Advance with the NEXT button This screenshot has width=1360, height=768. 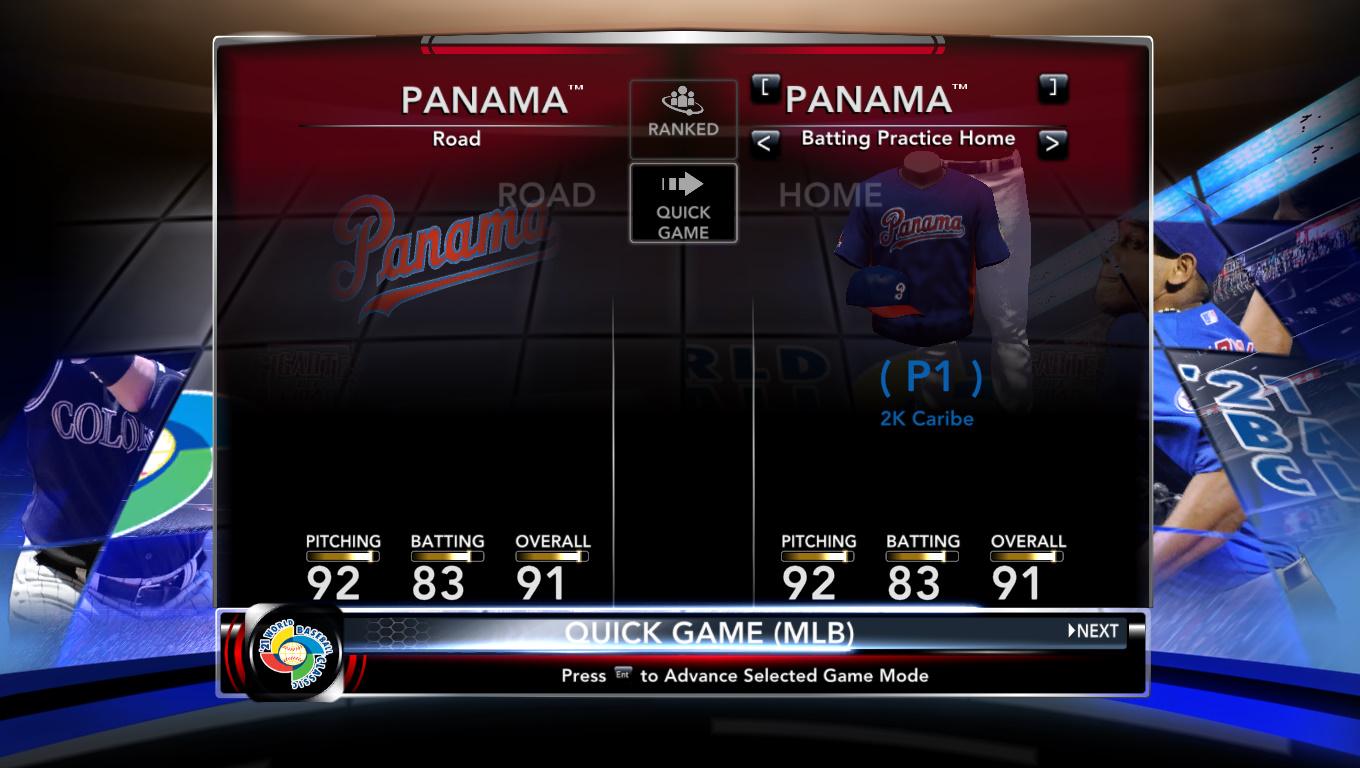click(x=1093, y=631)
